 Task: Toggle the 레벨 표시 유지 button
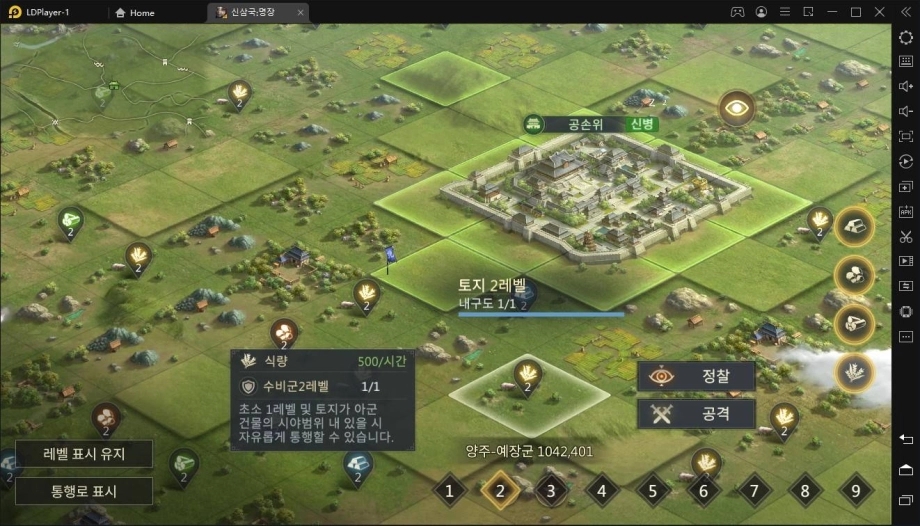tap(83, 454)
